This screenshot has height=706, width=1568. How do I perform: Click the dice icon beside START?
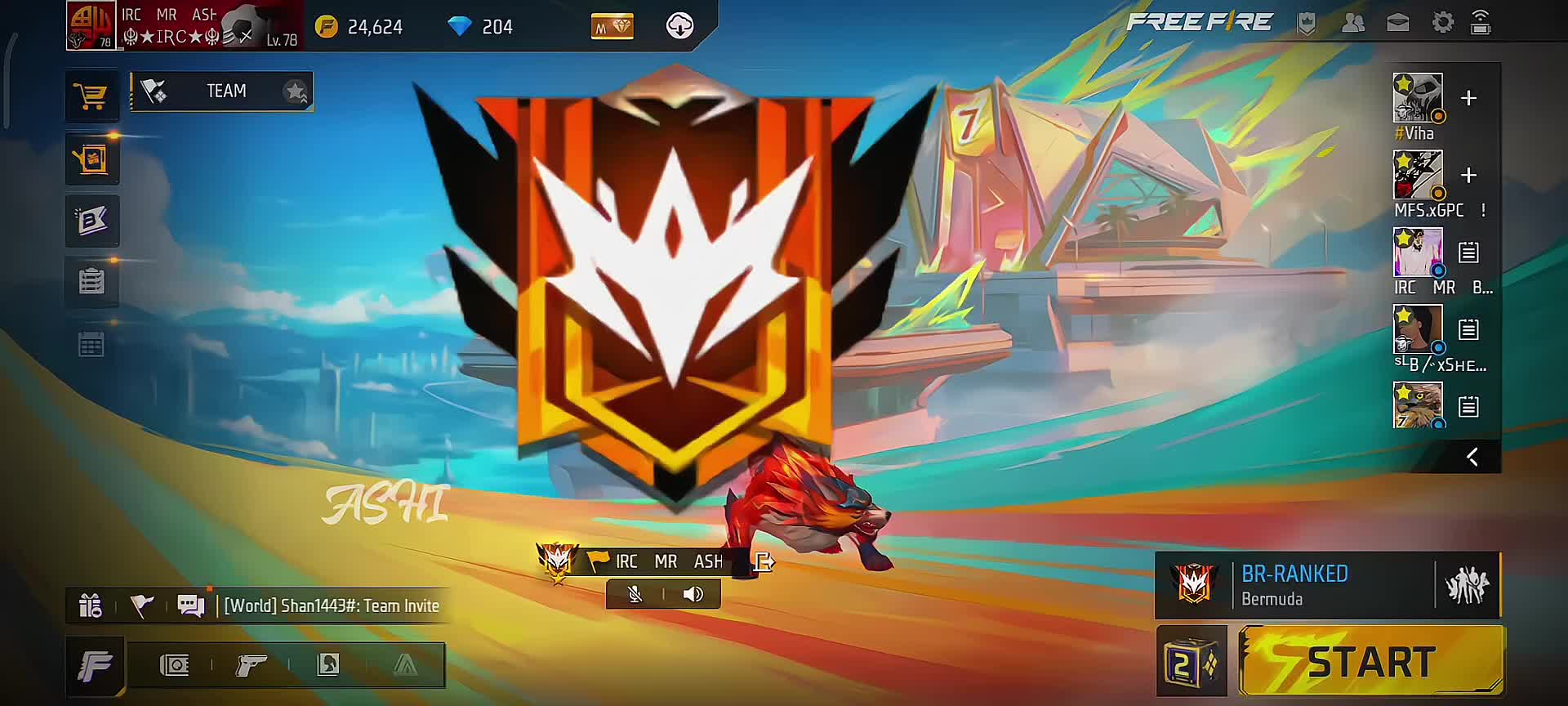1191,662
